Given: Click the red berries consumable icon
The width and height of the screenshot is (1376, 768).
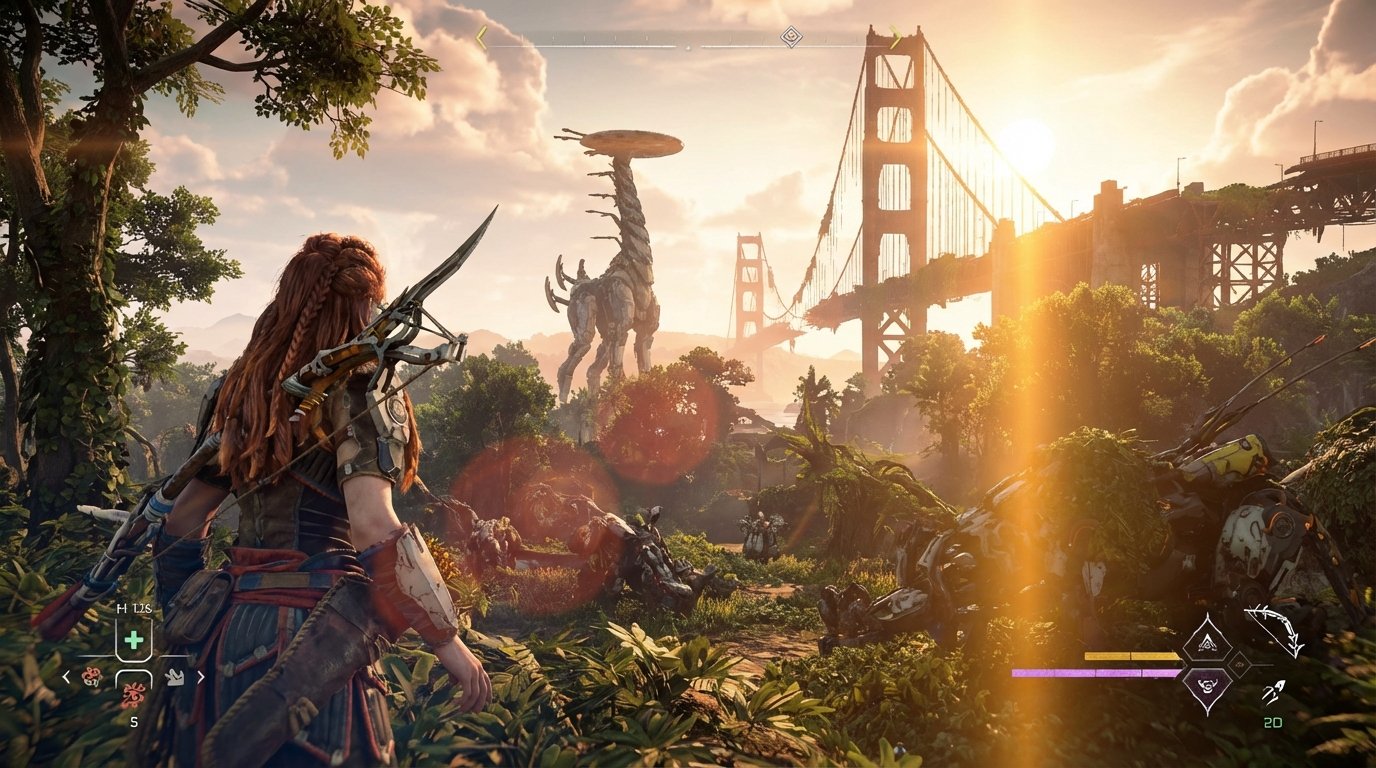Looking at the screenshot, I should point(132,693).
